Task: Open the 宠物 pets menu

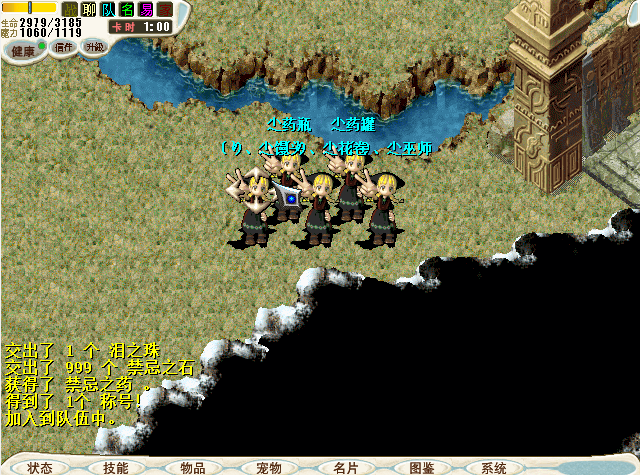Action: pyautogui.click(x=269, y=467)
